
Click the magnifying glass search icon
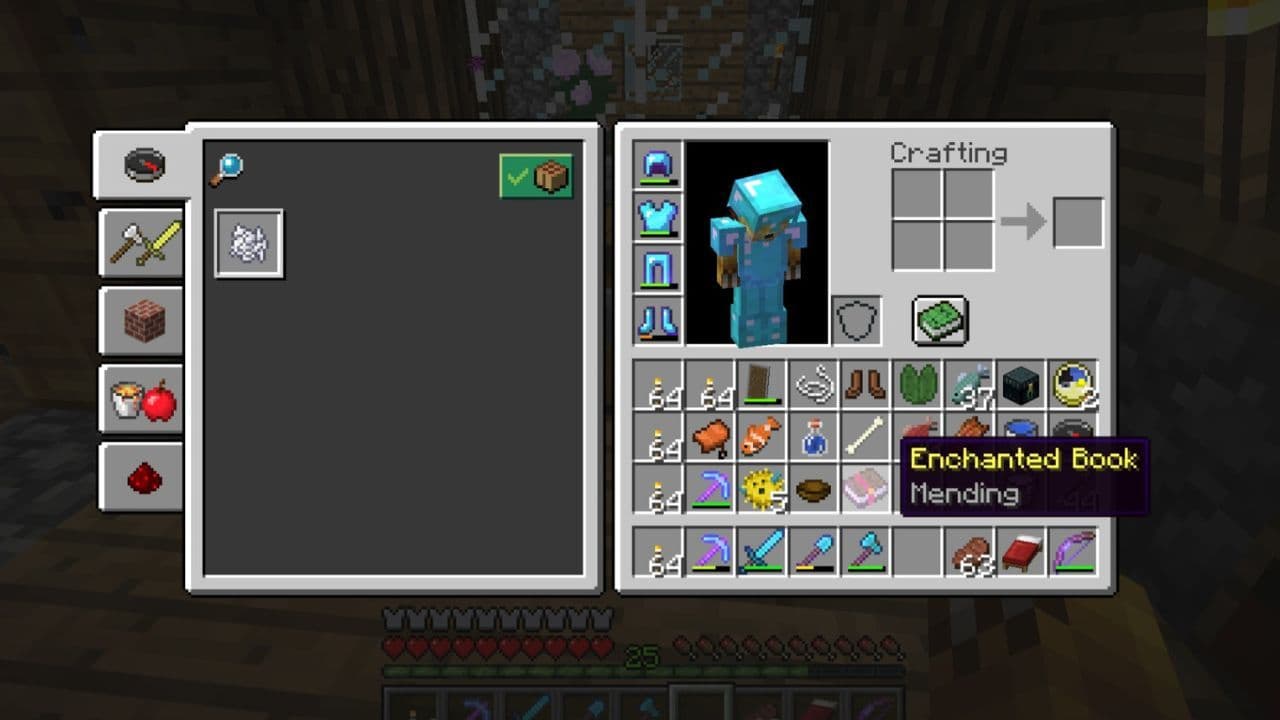[x=227, y=171]
